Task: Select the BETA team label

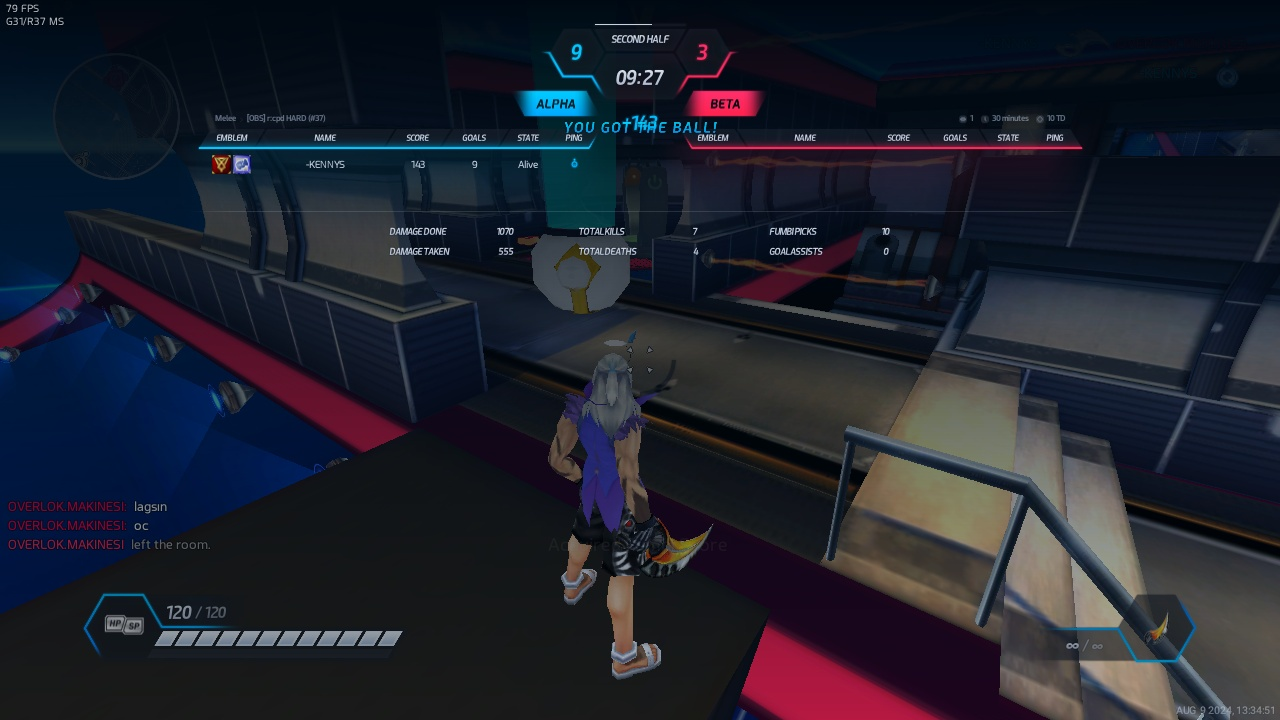Action: (x=725, y=104)
